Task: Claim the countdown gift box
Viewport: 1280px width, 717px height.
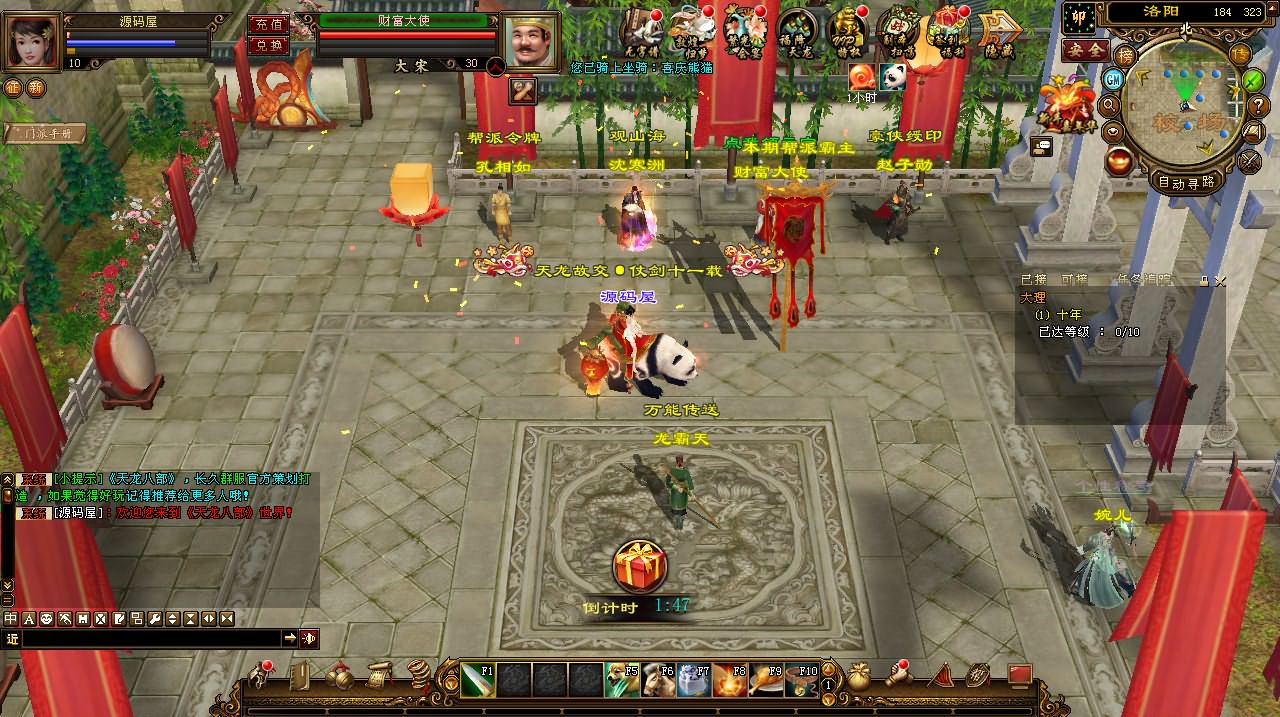Action: [x=640, y=568]
